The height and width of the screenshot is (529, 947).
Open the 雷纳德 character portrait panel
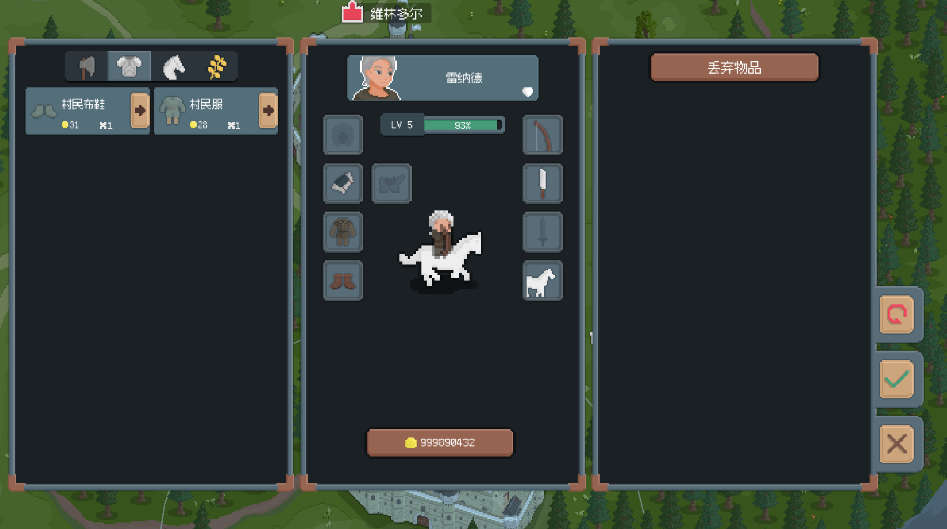click(442, 78)
